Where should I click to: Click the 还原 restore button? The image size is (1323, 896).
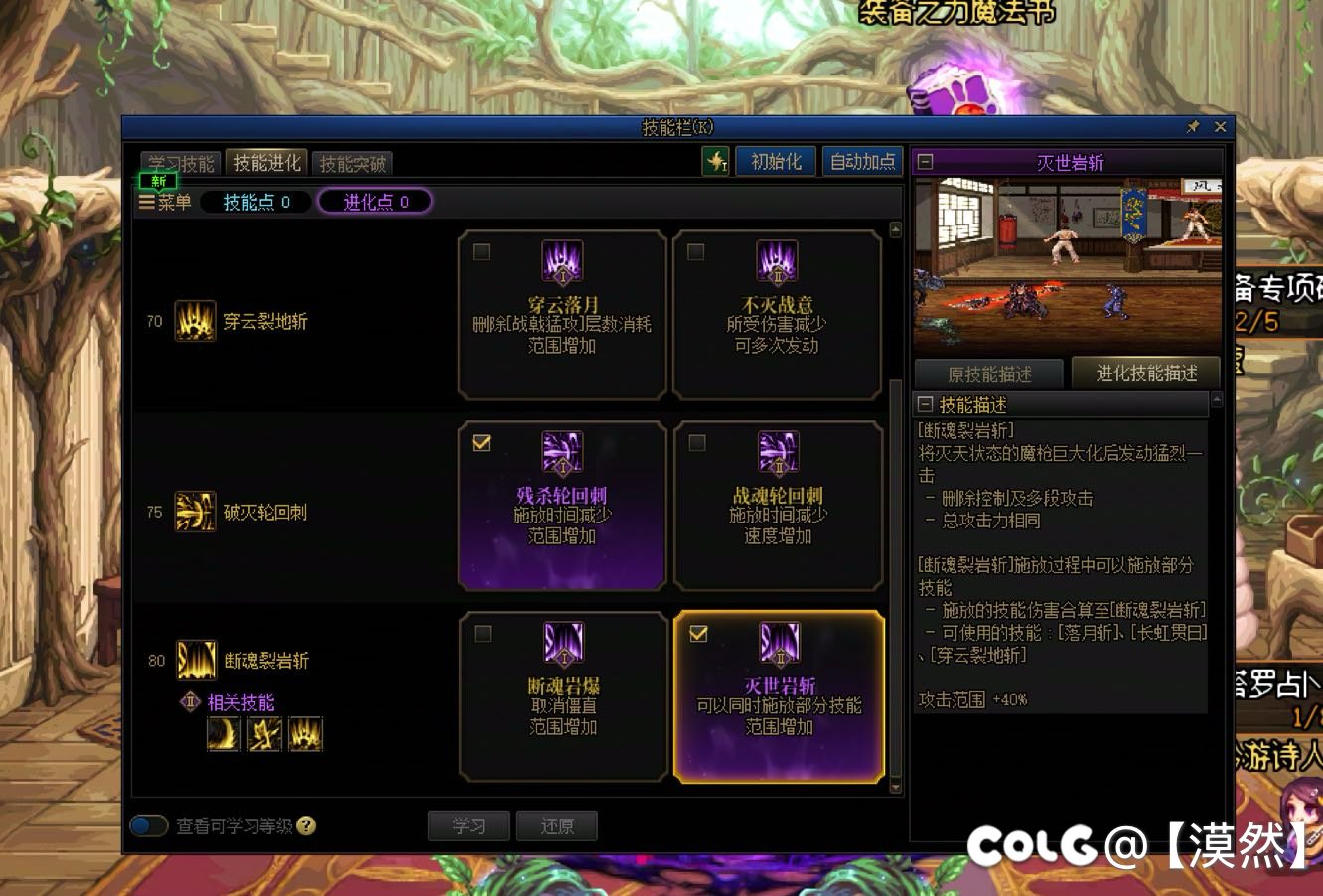[x=556, y=825]
